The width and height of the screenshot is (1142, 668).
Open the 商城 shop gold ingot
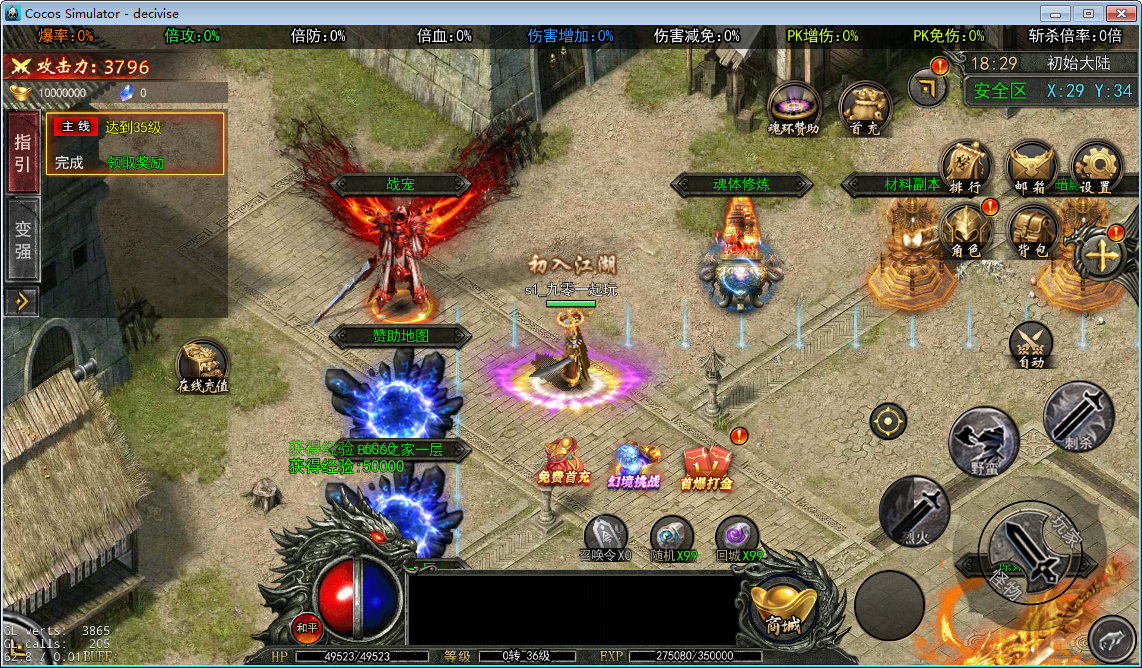click(783, 606)
